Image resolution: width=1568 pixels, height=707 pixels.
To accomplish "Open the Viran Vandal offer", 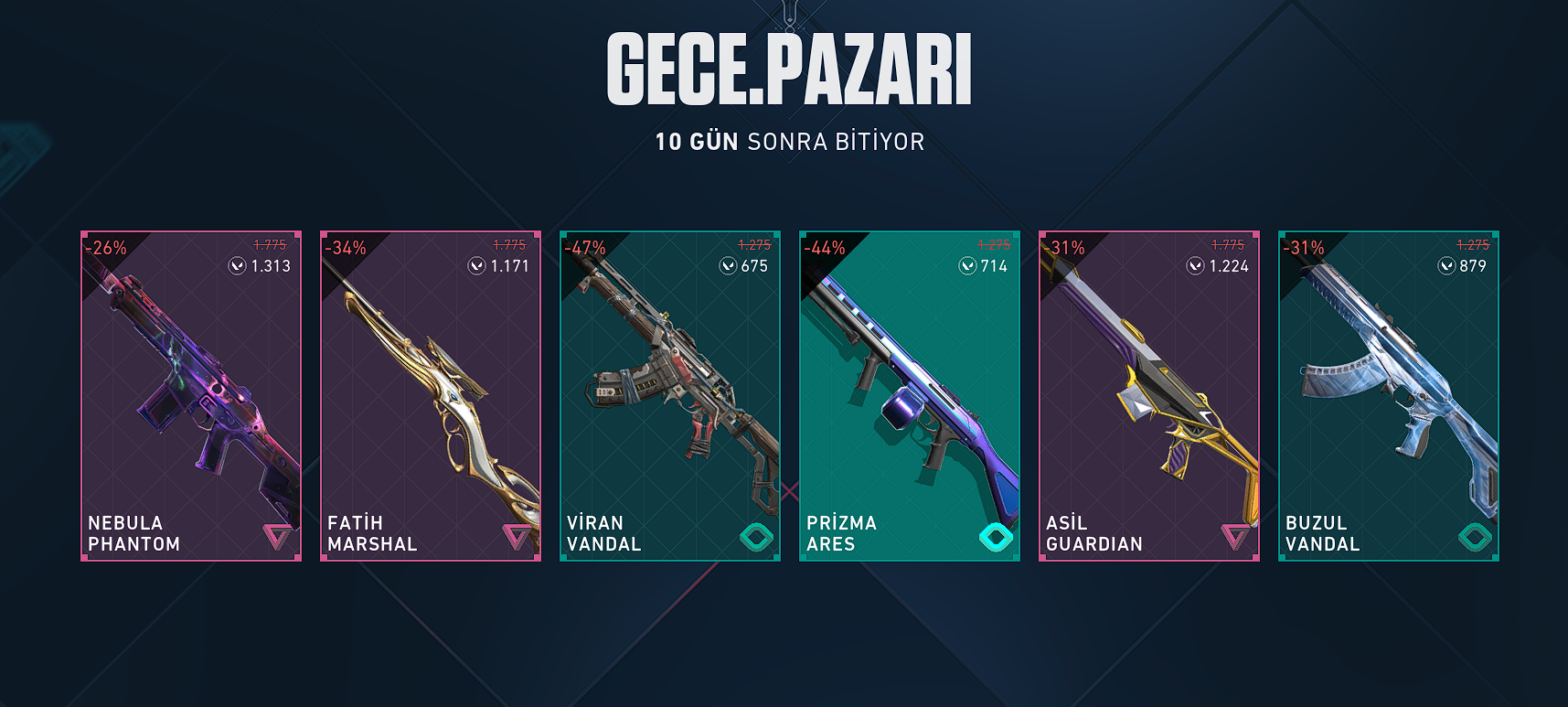I will coord(670,395).
